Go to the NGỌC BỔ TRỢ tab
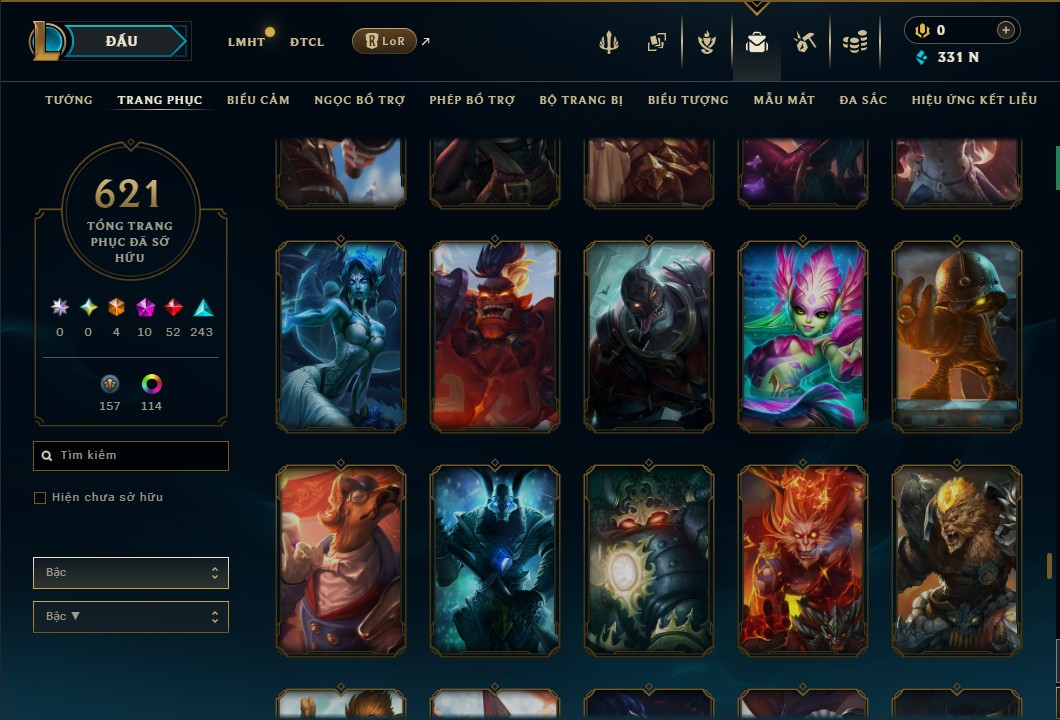 coord(359,100)
